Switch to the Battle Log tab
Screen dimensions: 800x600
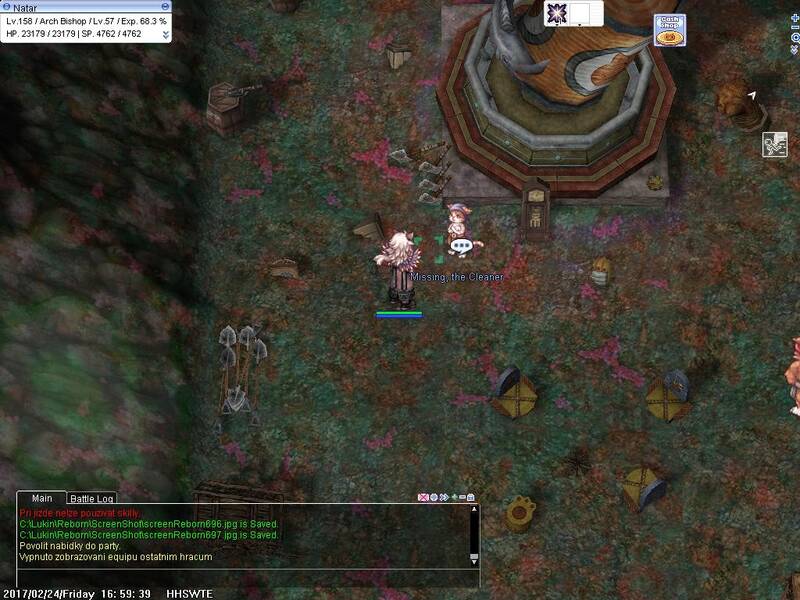pyautogui.click(x=91, y=498)
